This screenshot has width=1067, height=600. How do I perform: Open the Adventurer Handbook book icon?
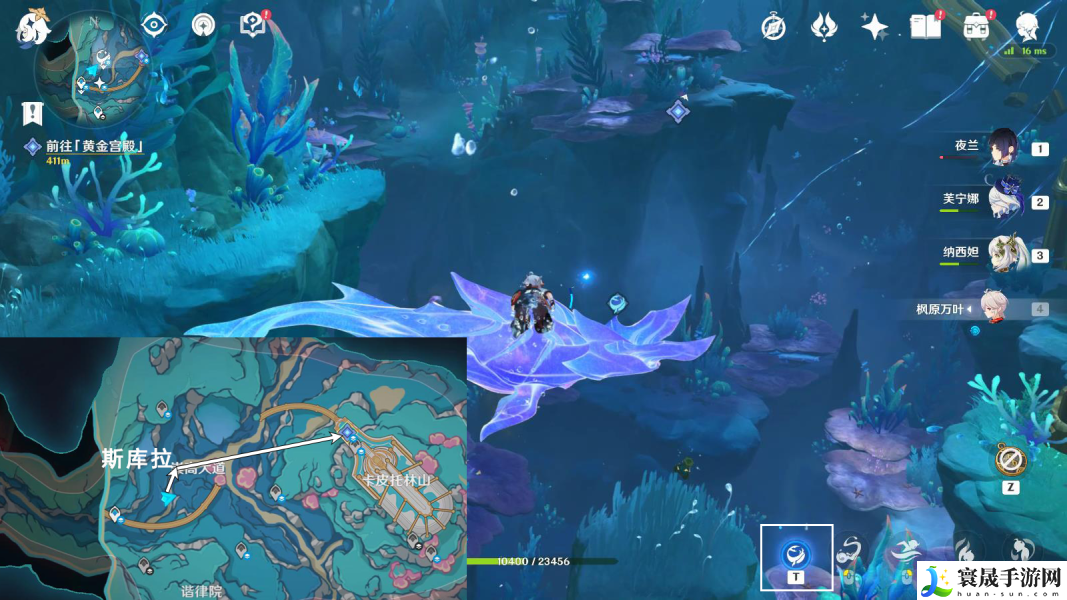(x=925, y=27)
